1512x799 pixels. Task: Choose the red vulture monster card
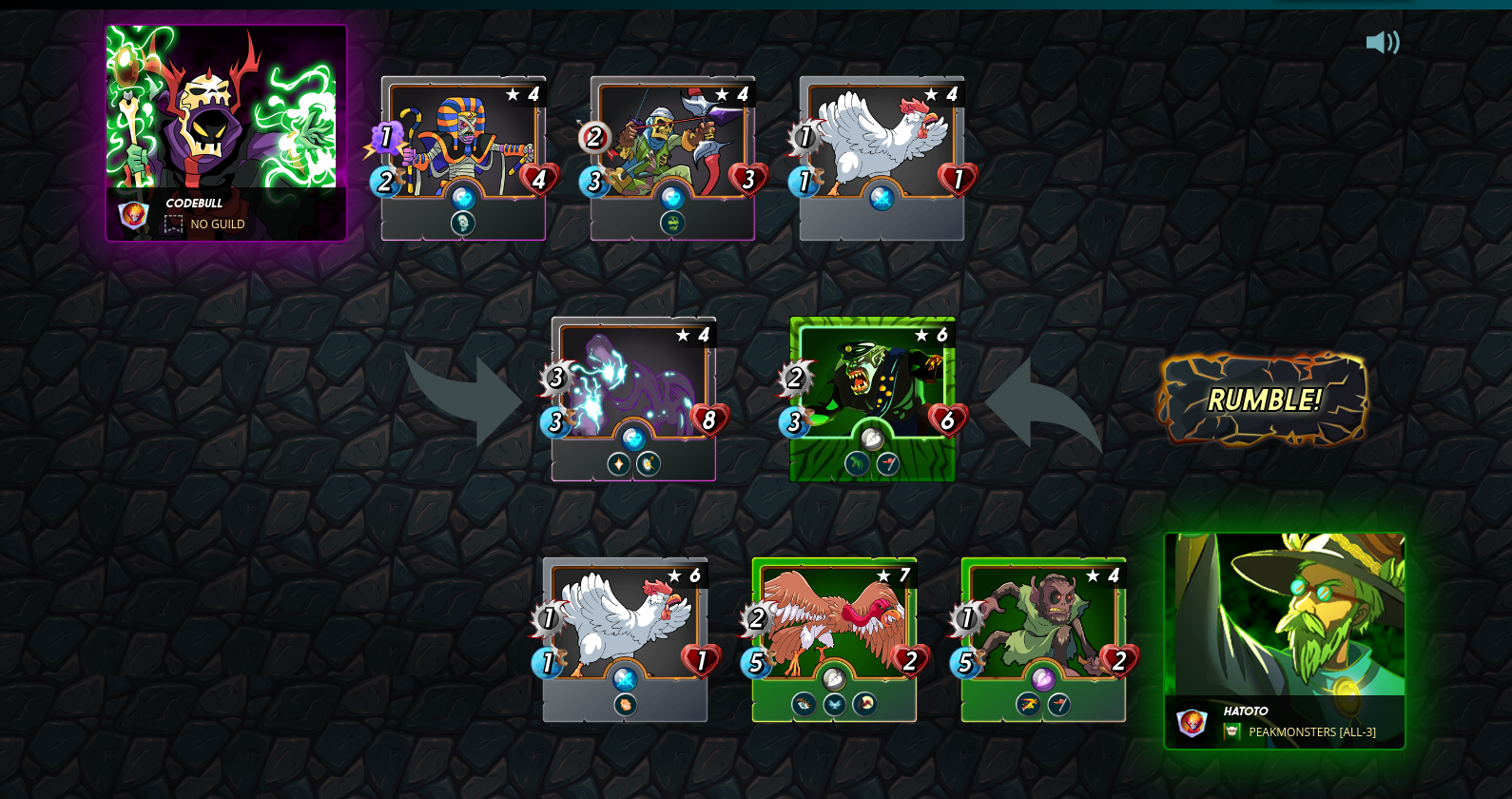pos(835,639)
